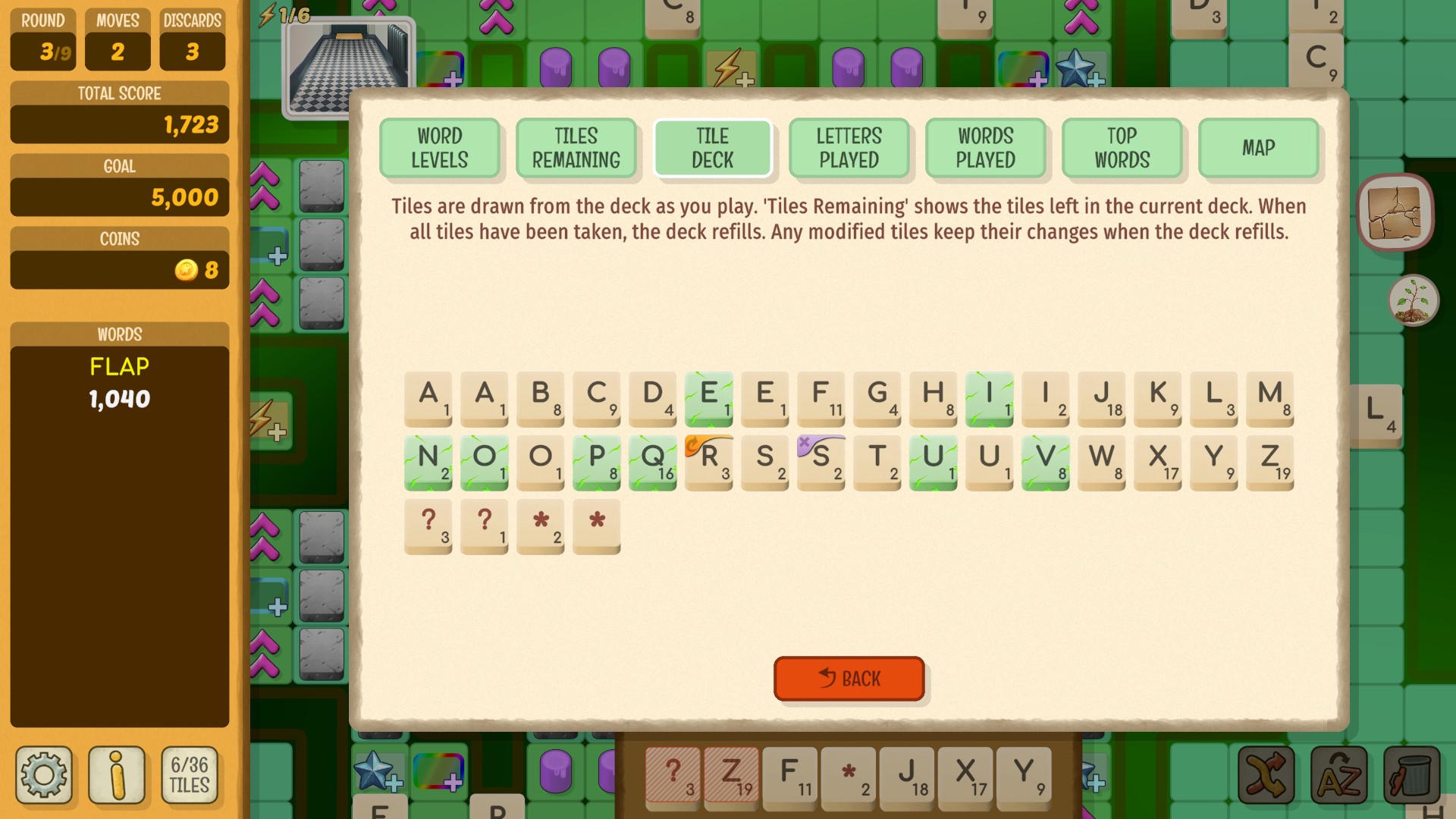Click the orange Back button
Screen dimensions: 1456x819
[x=849, y=678]
